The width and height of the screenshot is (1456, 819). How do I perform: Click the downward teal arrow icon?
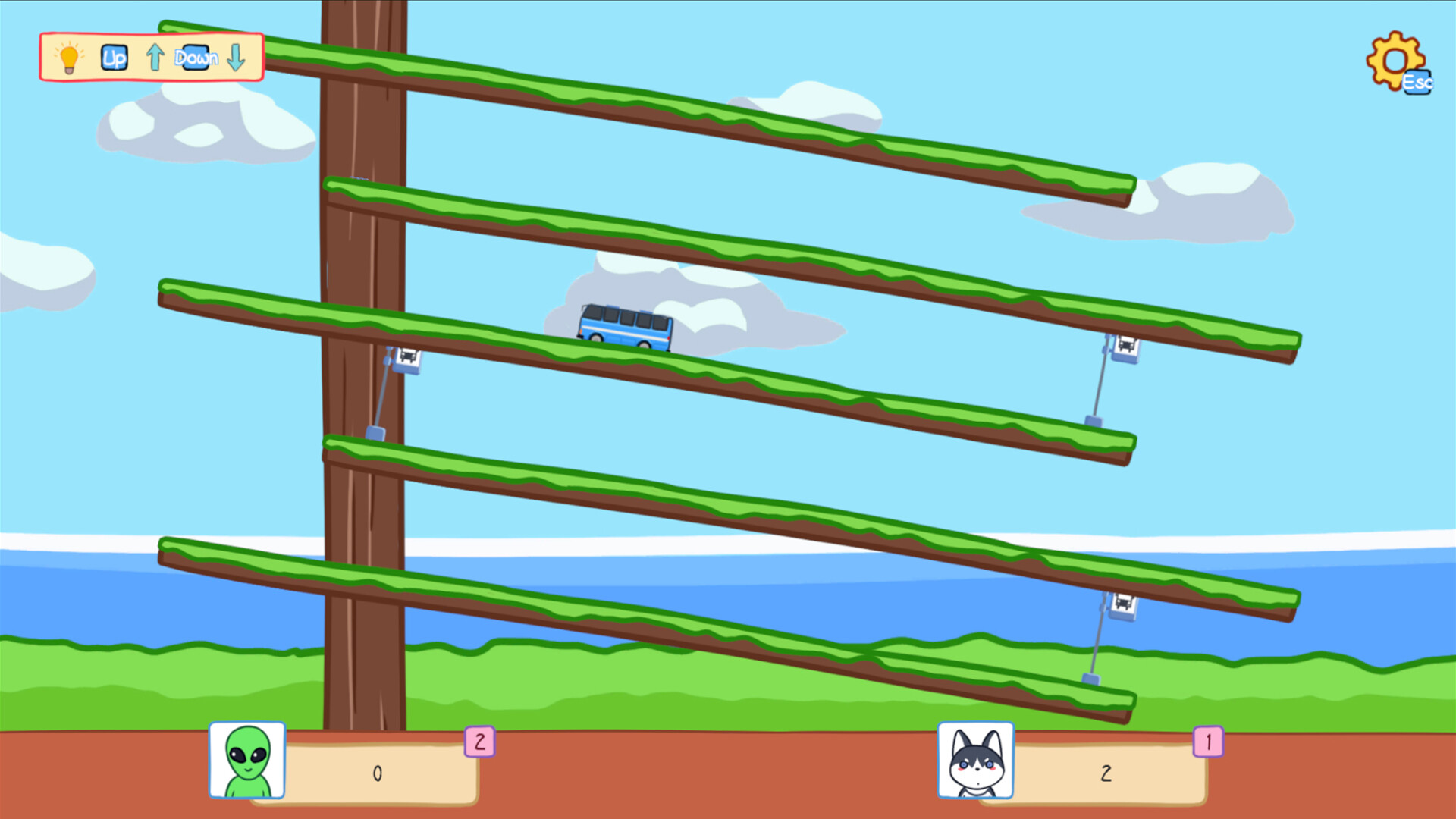pyautogui.click(x=235, y=57)
